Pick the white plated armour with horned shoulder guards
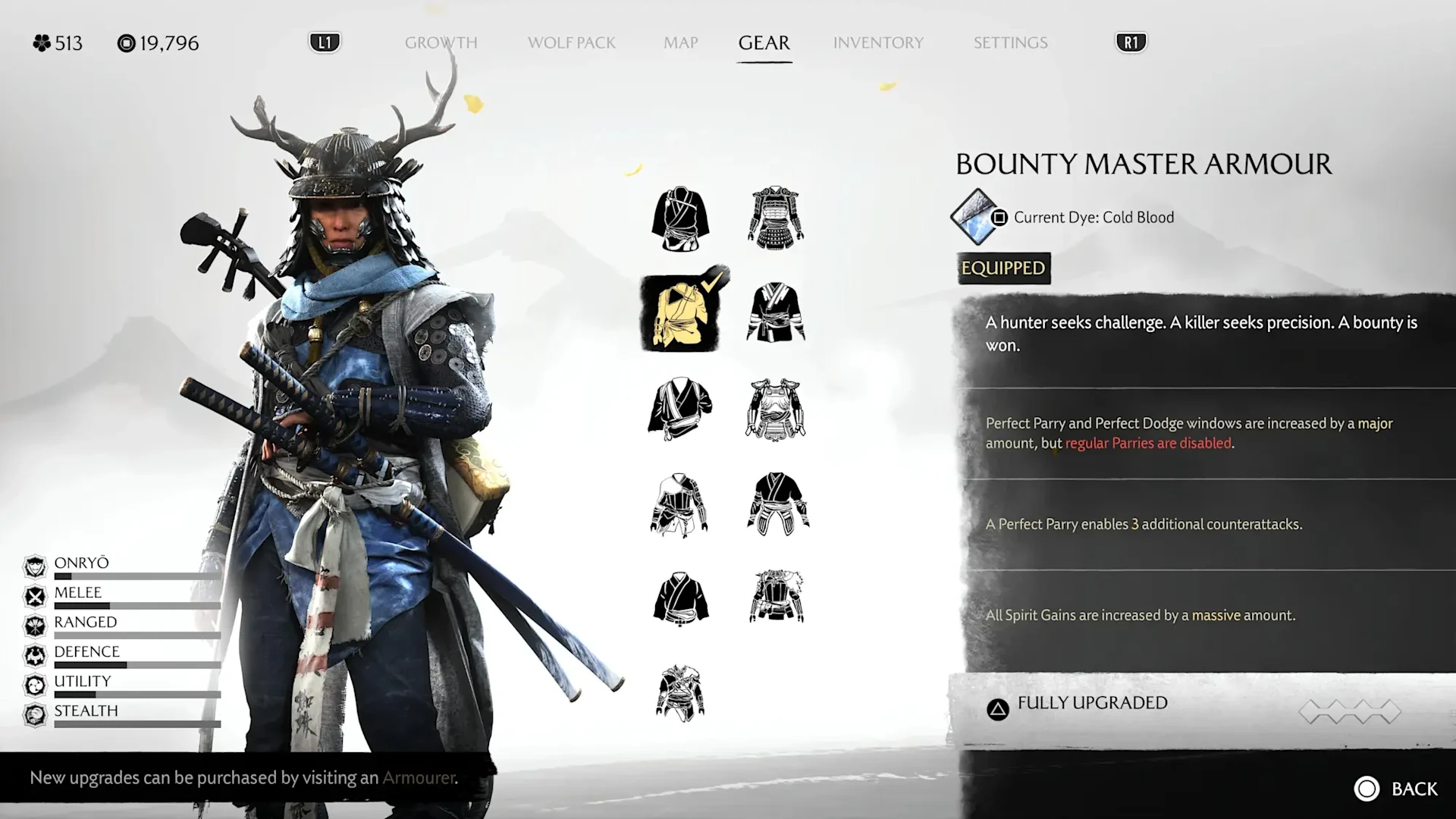The image size is (1456, 819). click(776, 409)
